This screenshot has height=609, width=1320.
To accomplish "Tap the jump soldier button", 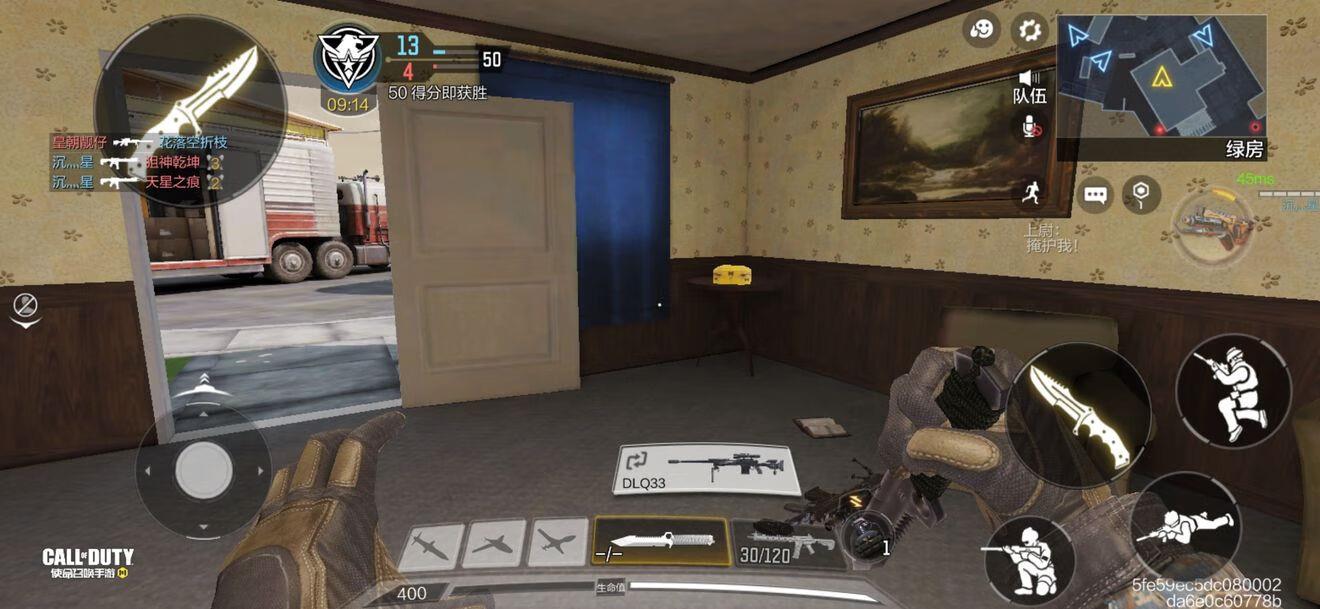I will [x=1234, y=389].
